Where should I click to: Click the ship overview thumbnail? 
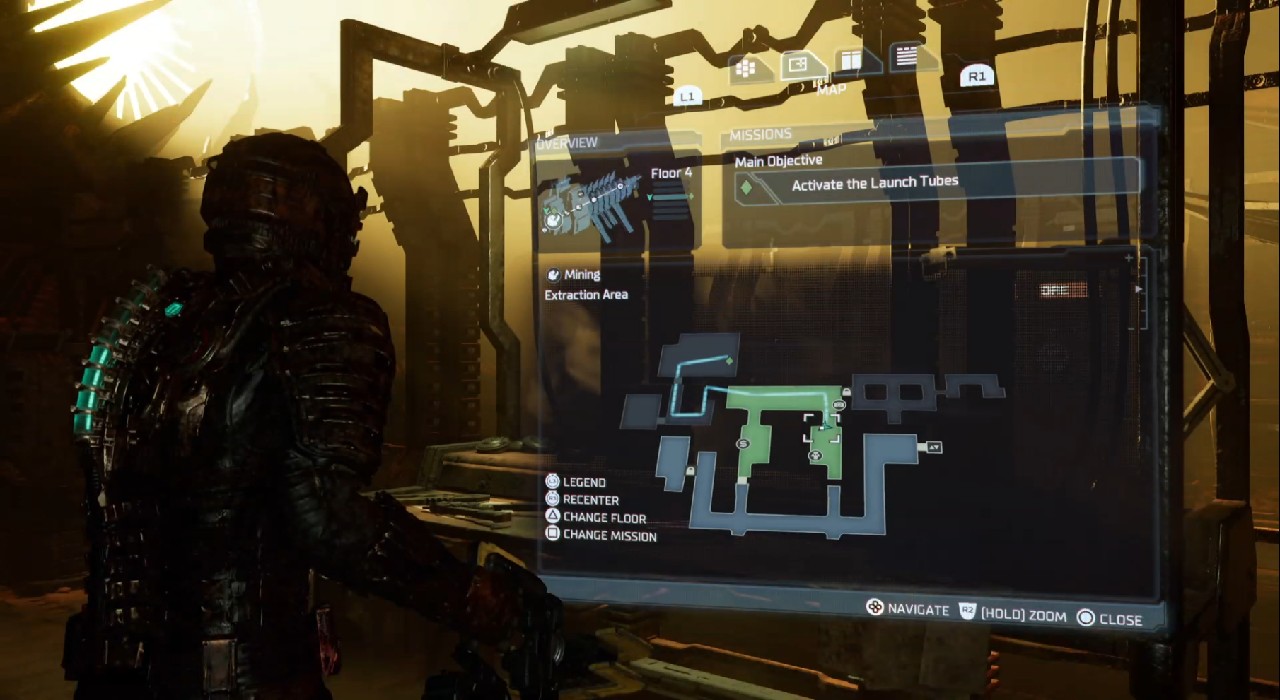coord(587,205)
